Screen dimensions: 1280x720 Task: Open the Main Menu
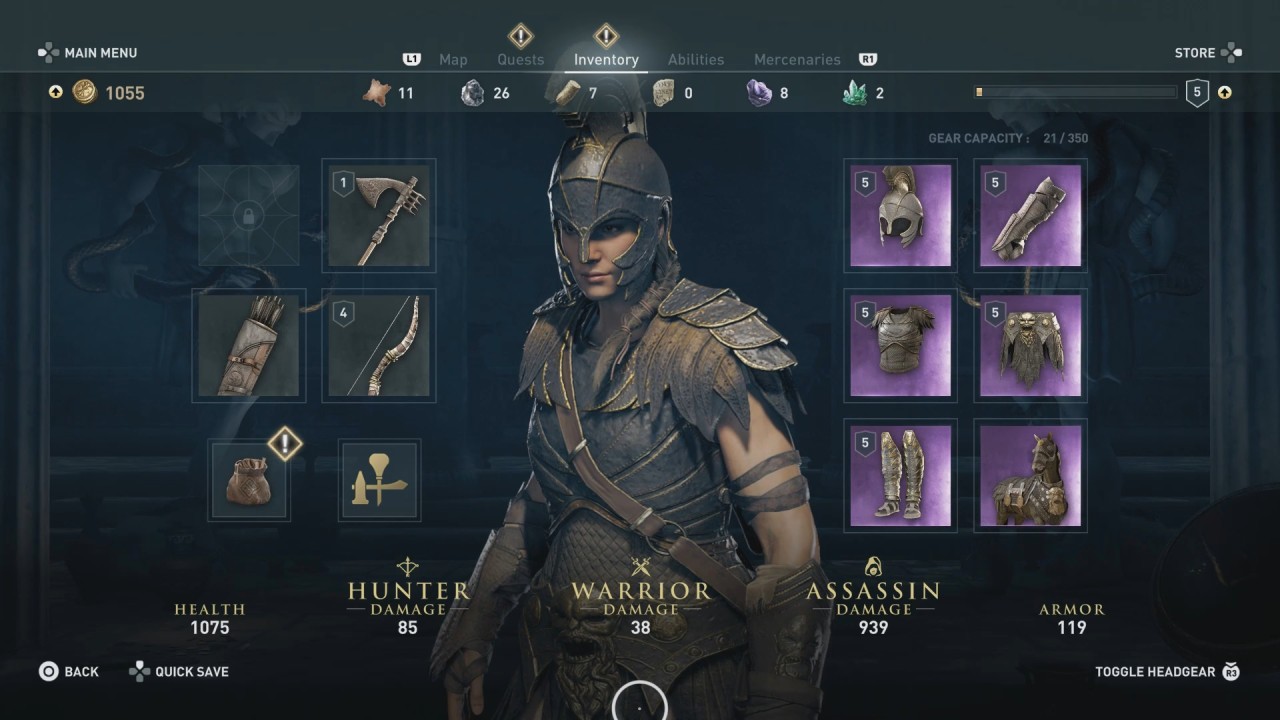tap(89, 53)
